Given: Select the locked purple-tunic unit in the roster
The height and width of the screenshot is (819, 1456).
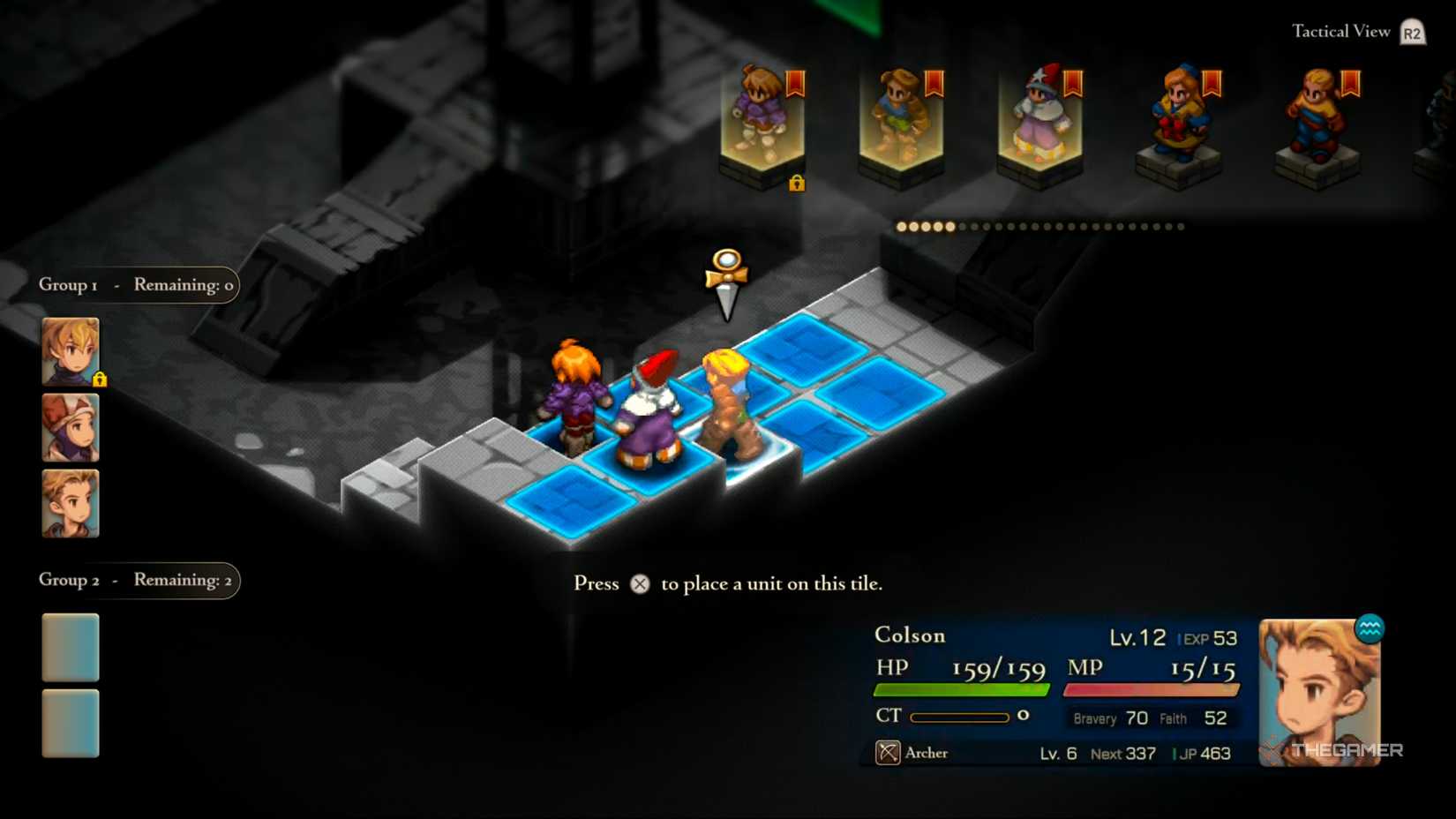Looking at the screenshot, I should coord(762,119).
